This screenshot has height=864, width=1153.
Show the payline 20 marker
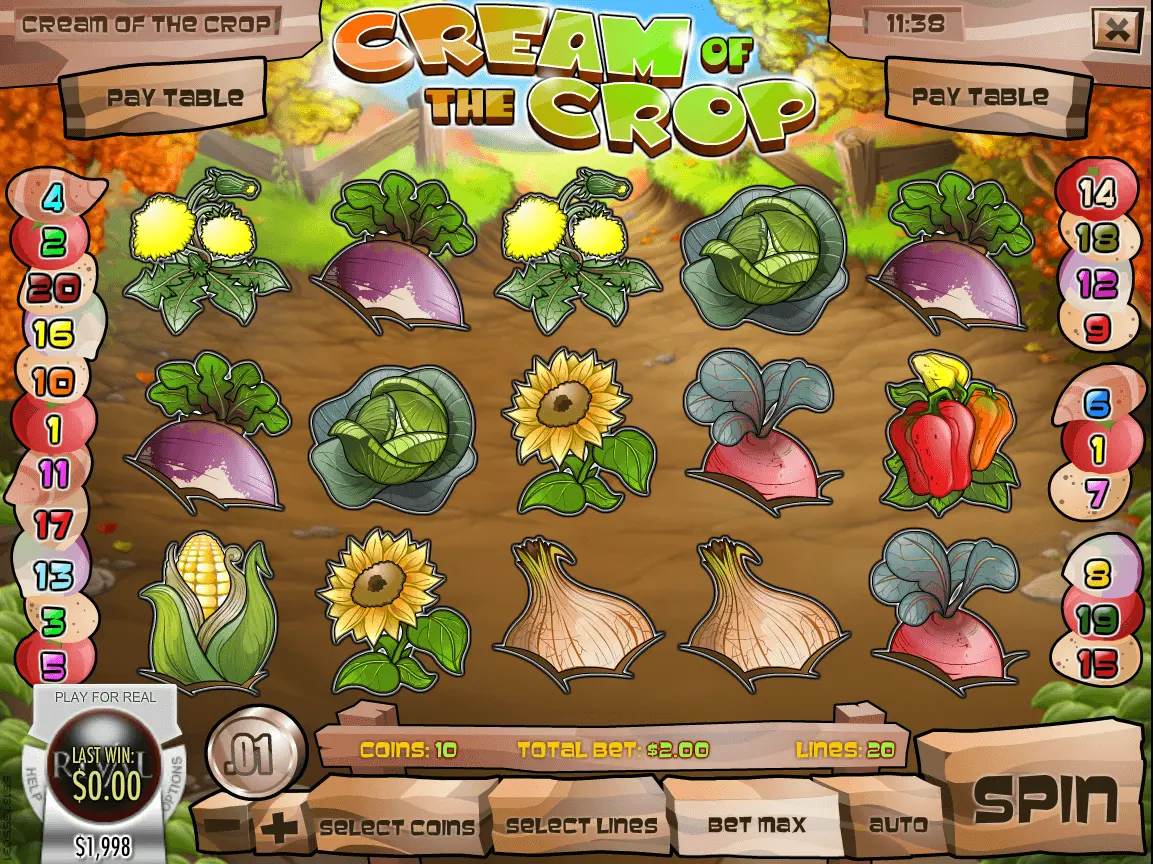[53, 288]
